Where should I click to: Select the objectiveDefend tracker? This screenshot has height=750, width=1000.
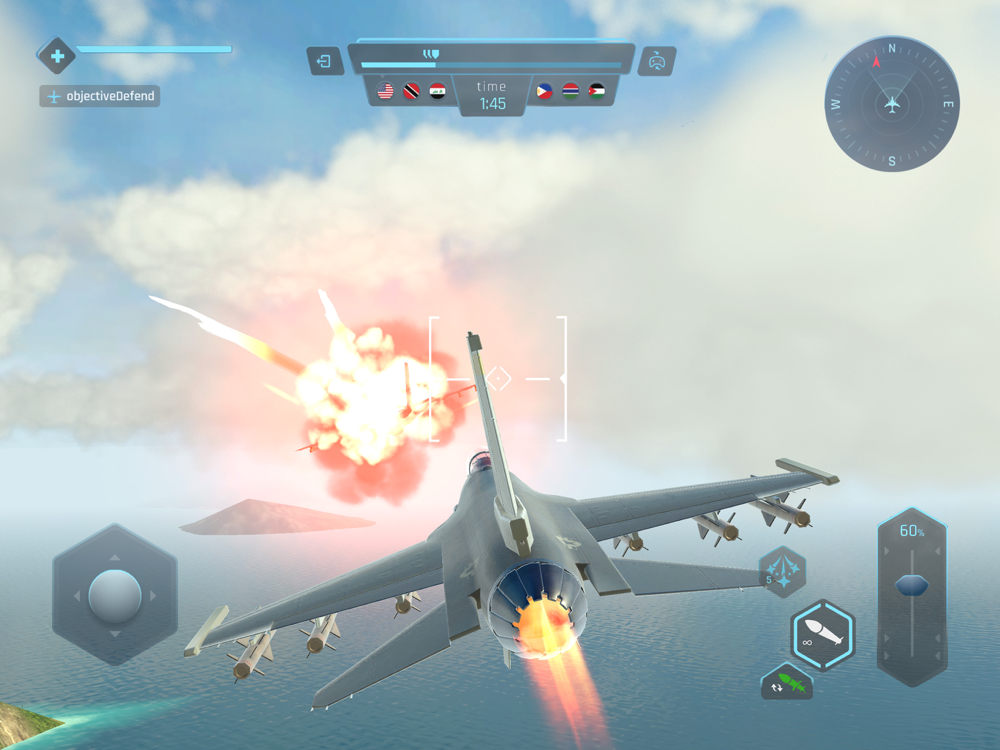(x=100, y=97)
